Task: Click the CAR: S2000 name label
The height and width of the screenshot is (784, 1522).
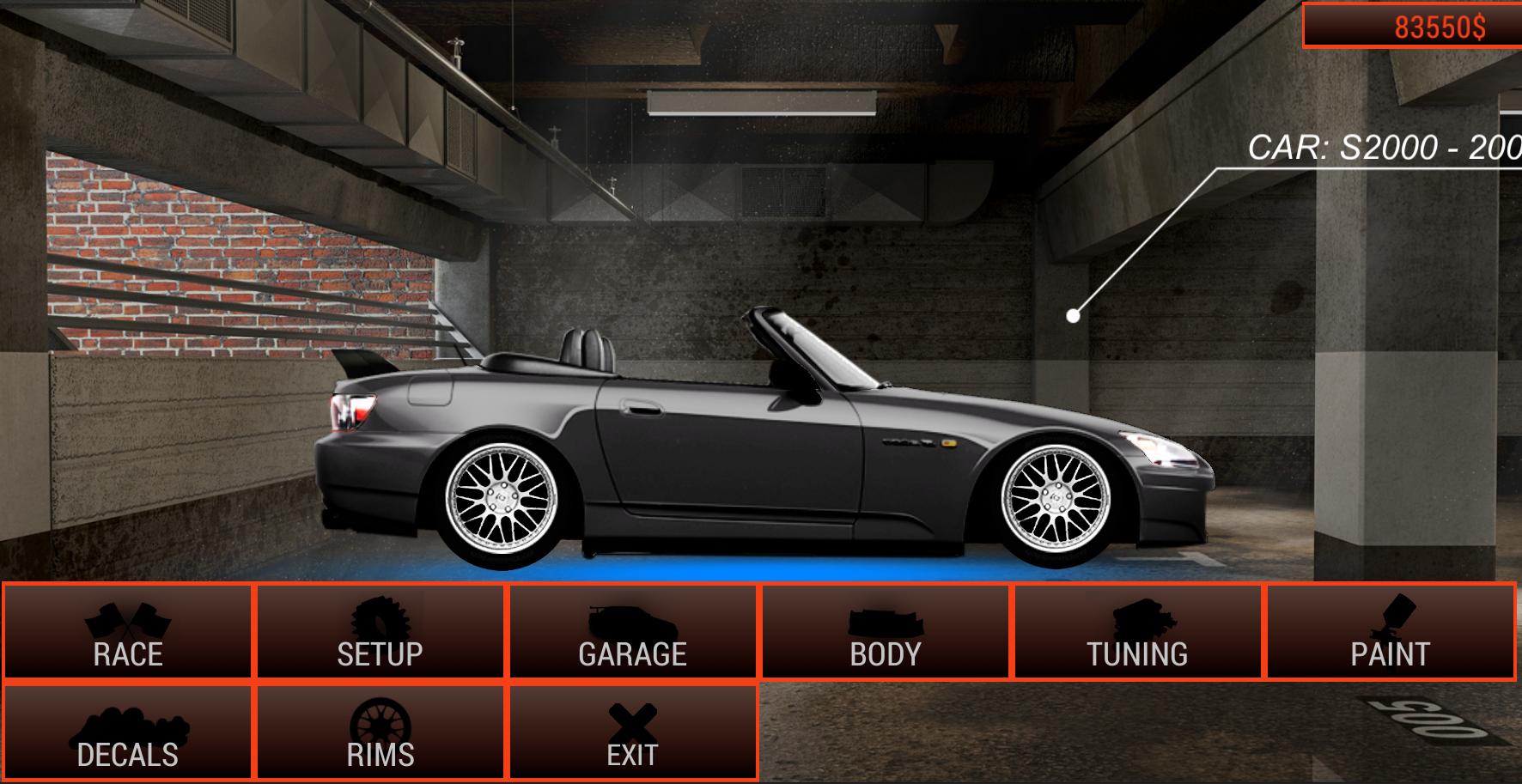Action: point(1383,147)
